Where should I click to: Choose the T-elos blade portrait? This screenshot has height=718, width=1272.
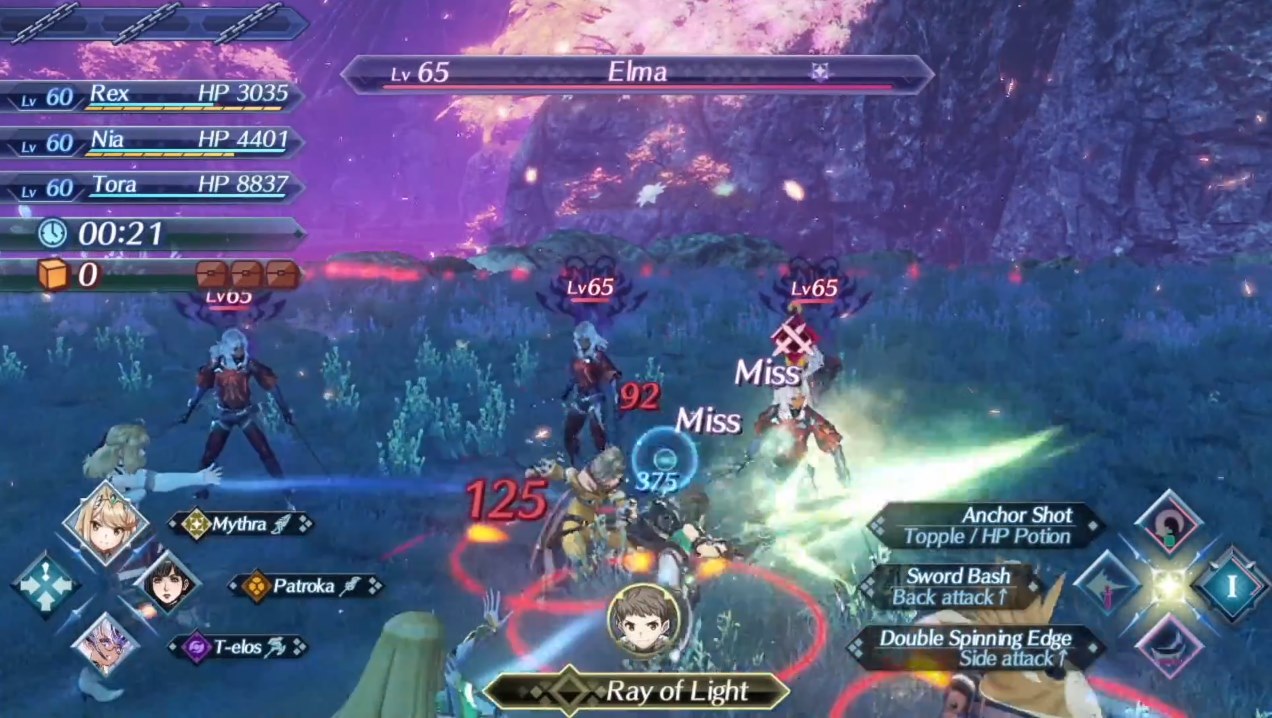[x=105, y=645]
